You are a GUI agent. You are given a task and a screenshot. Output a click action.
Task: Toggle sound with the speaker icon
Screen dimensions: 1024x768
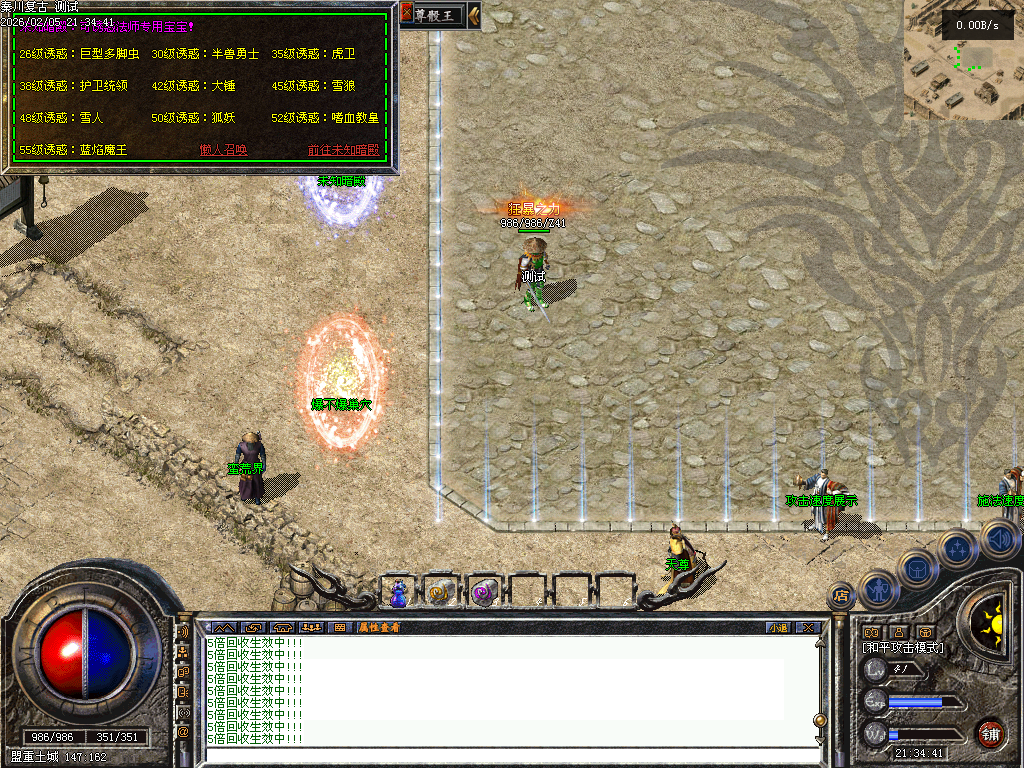coord(999,541)
